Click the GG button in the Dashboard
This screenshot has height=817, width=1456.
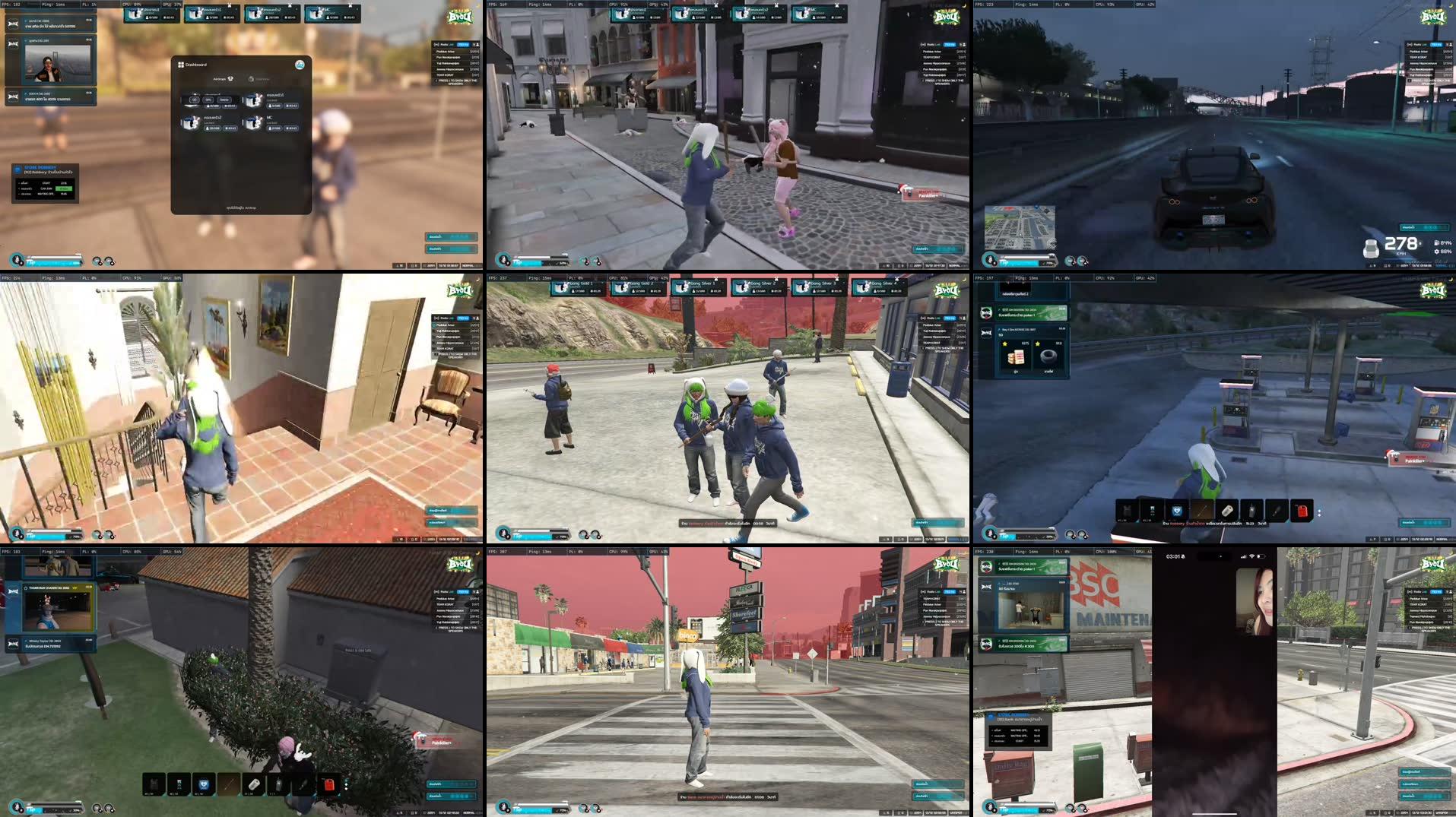(194, 100)
